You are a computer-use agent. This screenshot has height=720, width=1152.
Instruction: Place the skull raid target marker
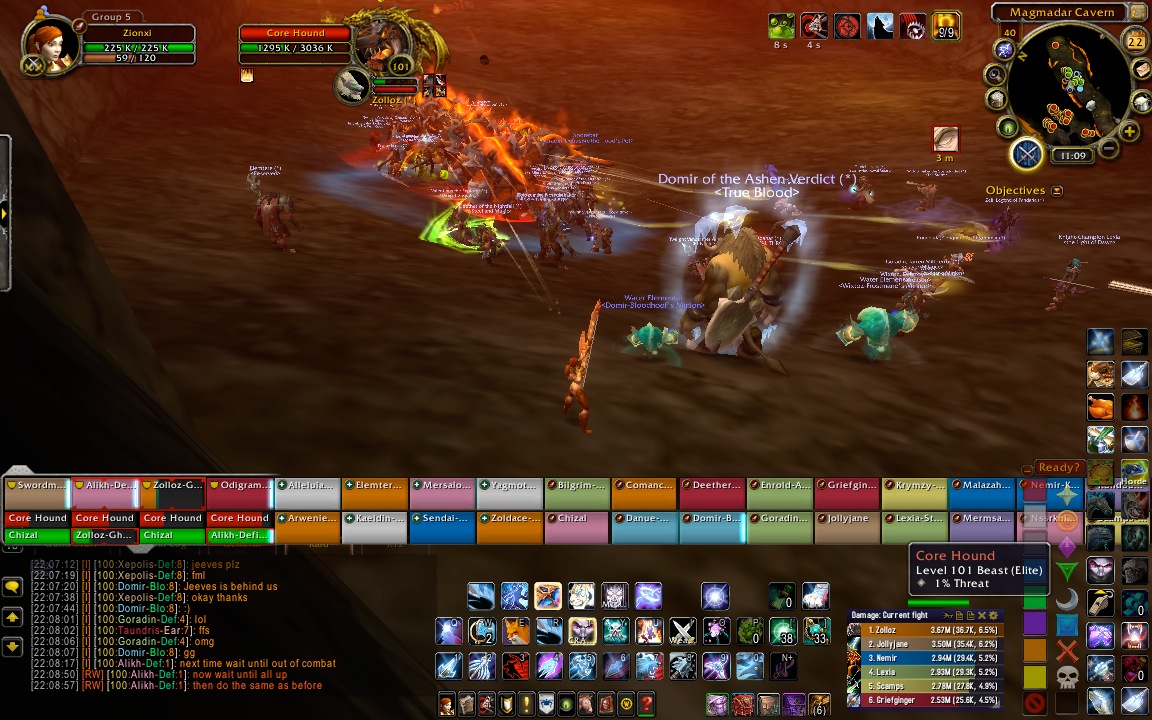click(x=1066, y=678)
